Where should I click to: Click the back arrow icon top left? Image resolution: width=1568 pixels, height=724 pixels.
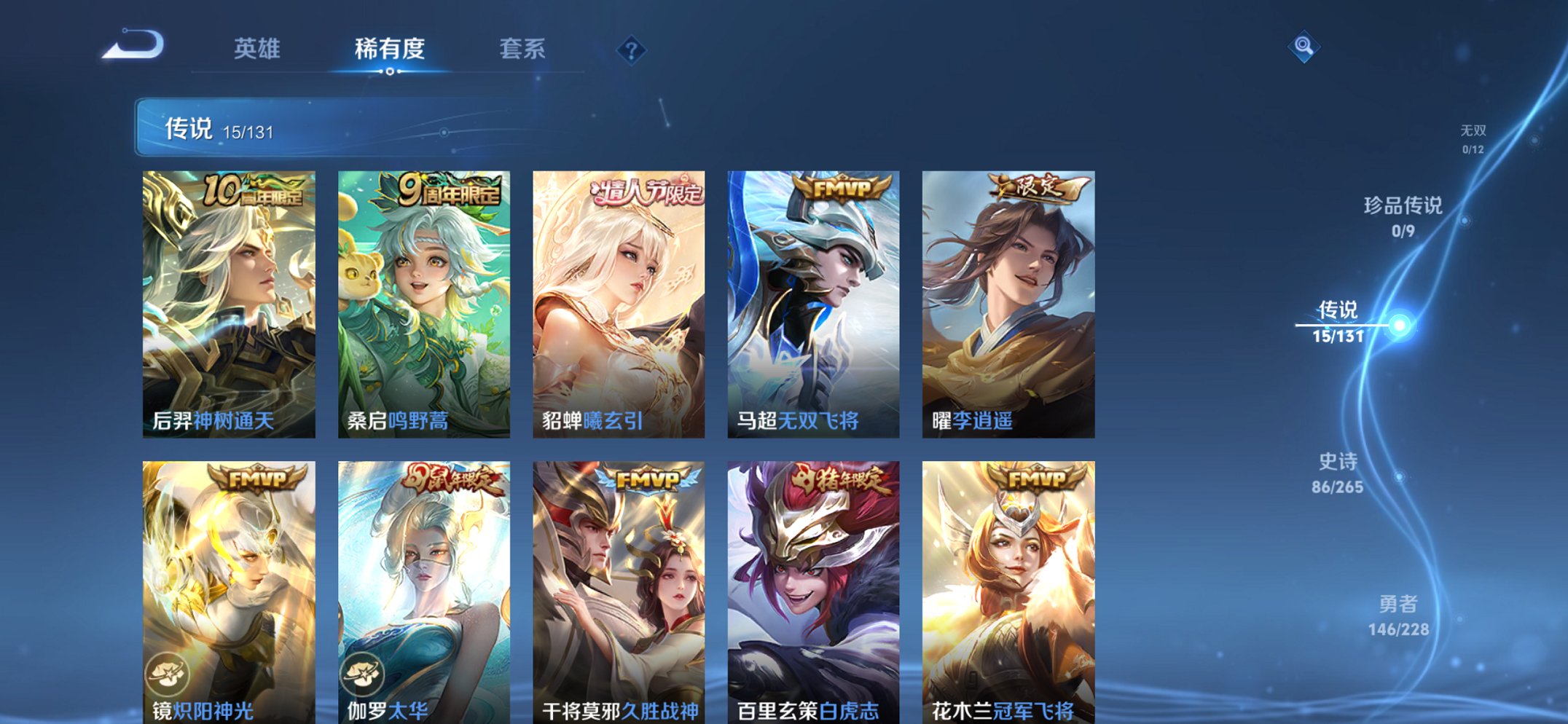pos(134,45)
